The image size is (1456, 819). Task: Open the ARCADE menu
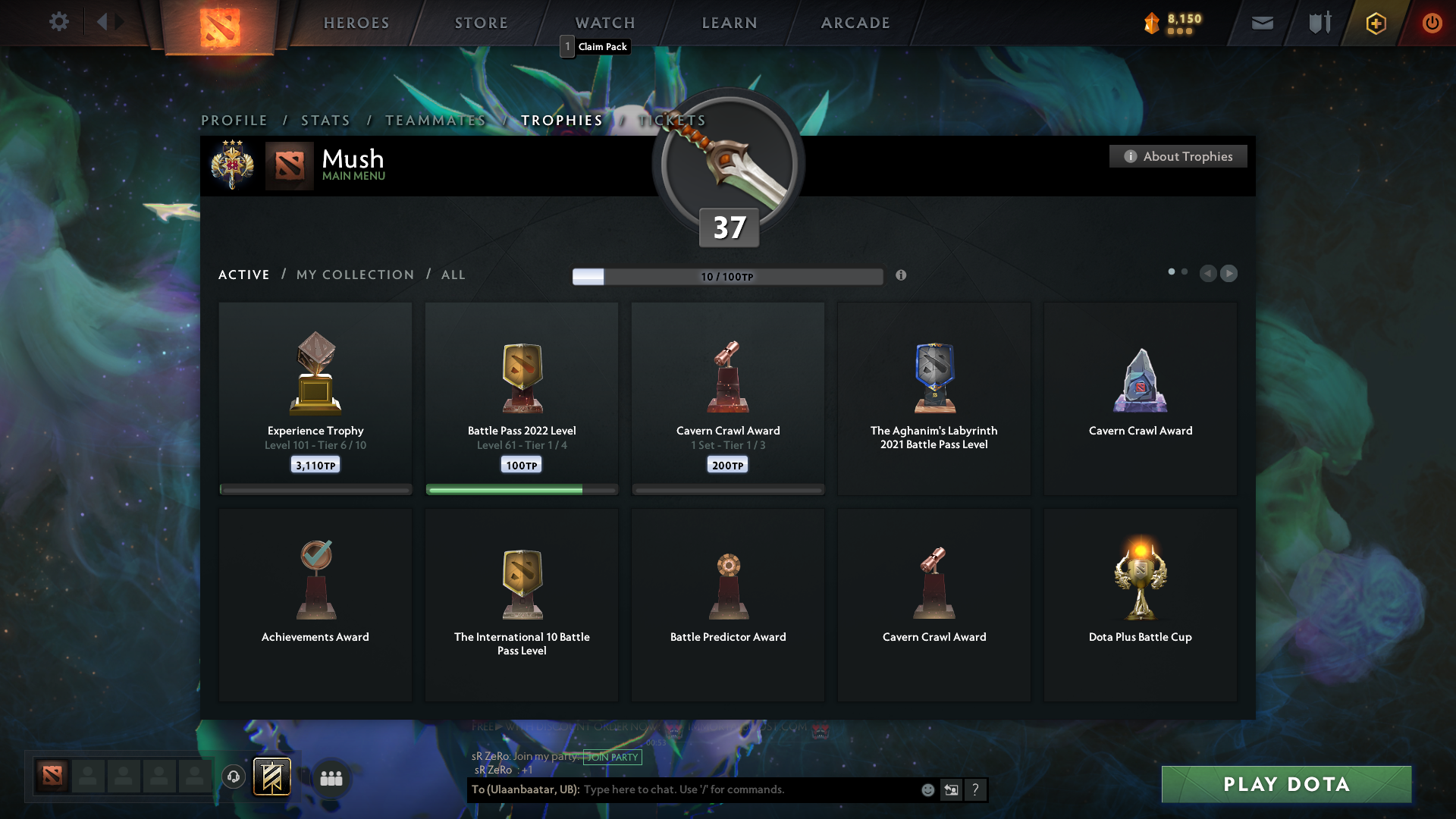855,23
